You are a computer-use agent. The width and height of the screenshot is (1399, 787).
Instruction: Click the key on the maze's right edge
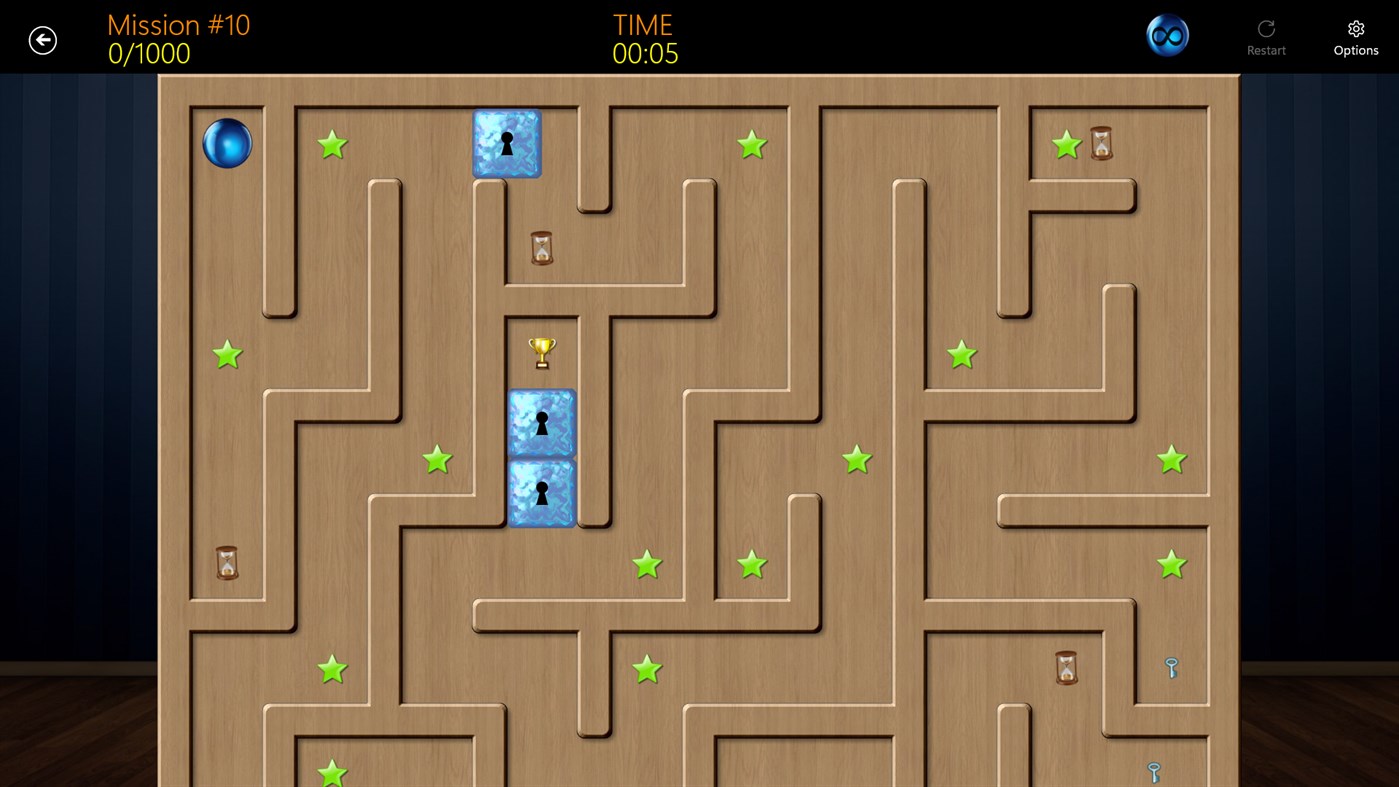click(x=1172, y=666)
